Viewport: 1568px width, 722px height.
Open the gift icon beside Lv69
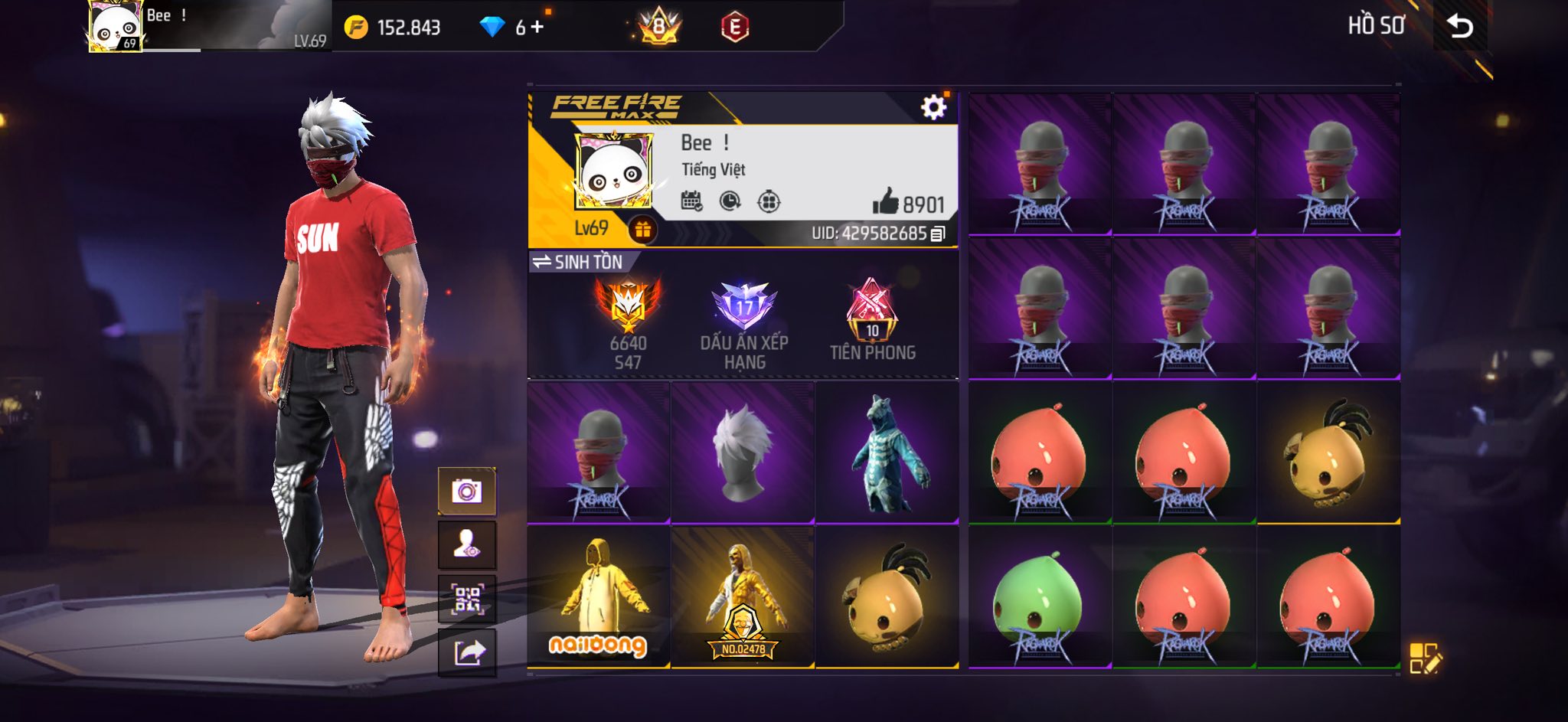[642, 229]
